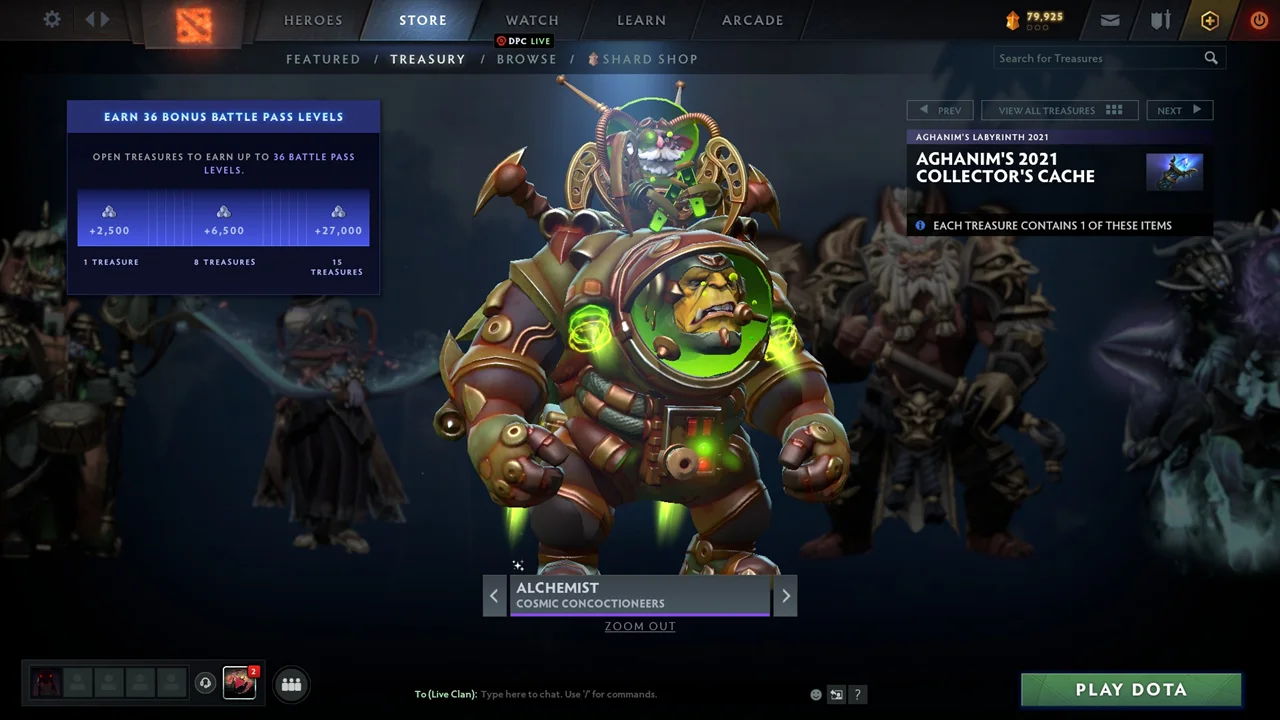Click the red power quit button

[1258, 20]
